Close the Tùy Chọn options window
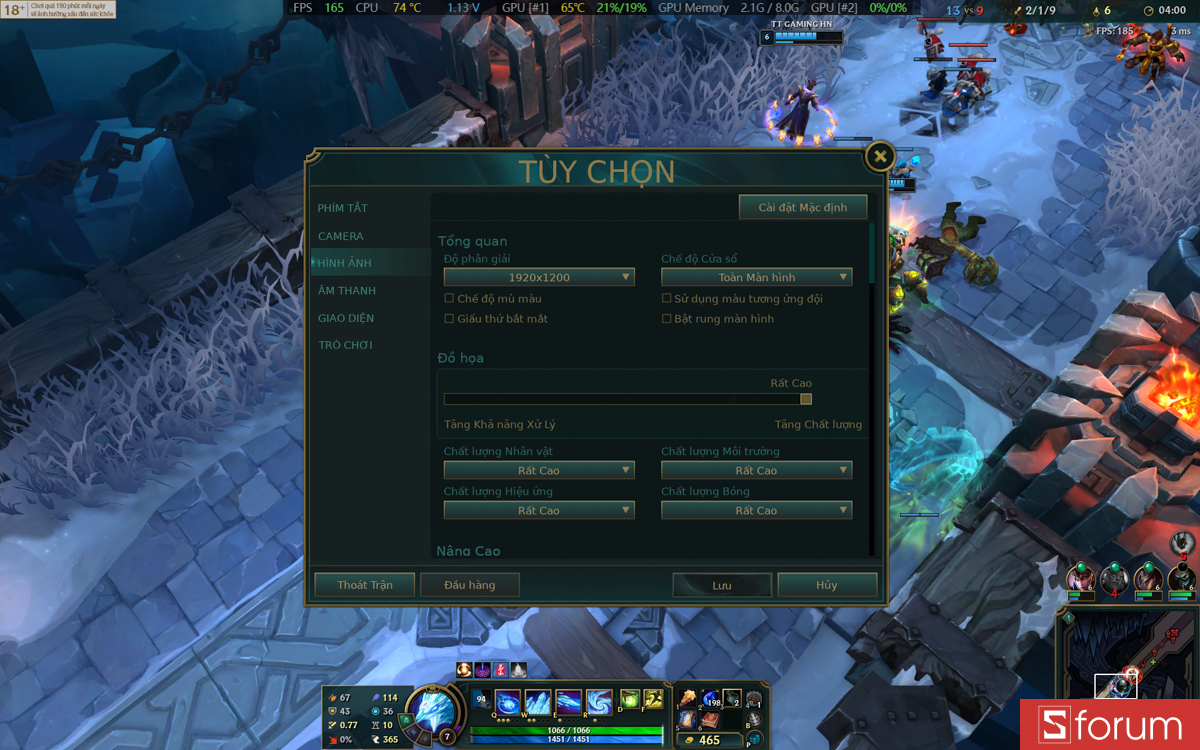 [879, 156]
